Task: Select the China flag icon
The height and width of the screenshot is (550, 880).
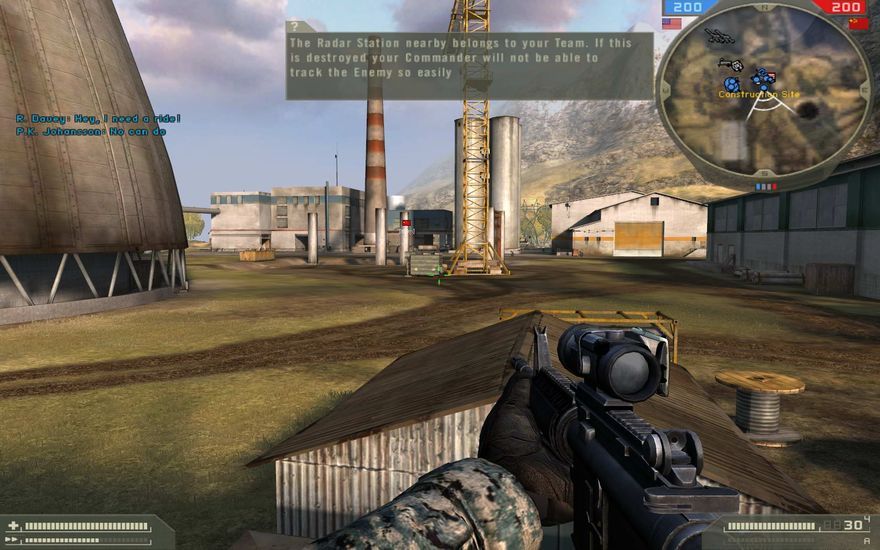Action: [858, 23]
